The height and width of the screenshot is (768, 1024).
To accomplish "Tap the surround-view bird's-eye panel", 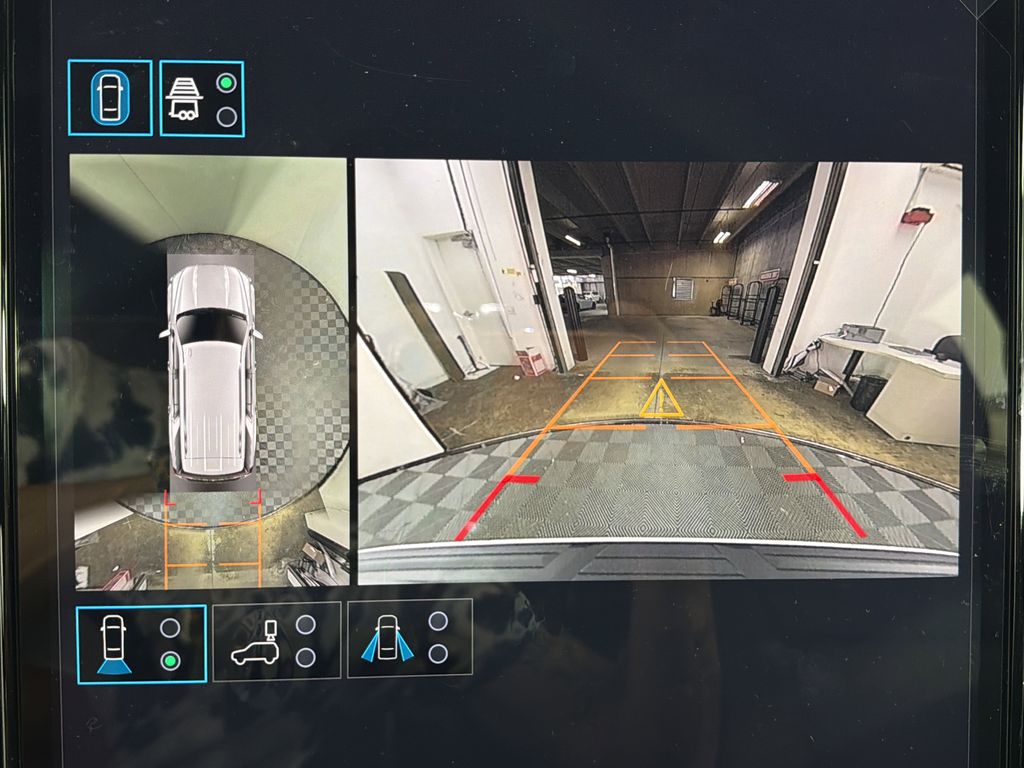I will pyautogui.click(x=210, y=372).
